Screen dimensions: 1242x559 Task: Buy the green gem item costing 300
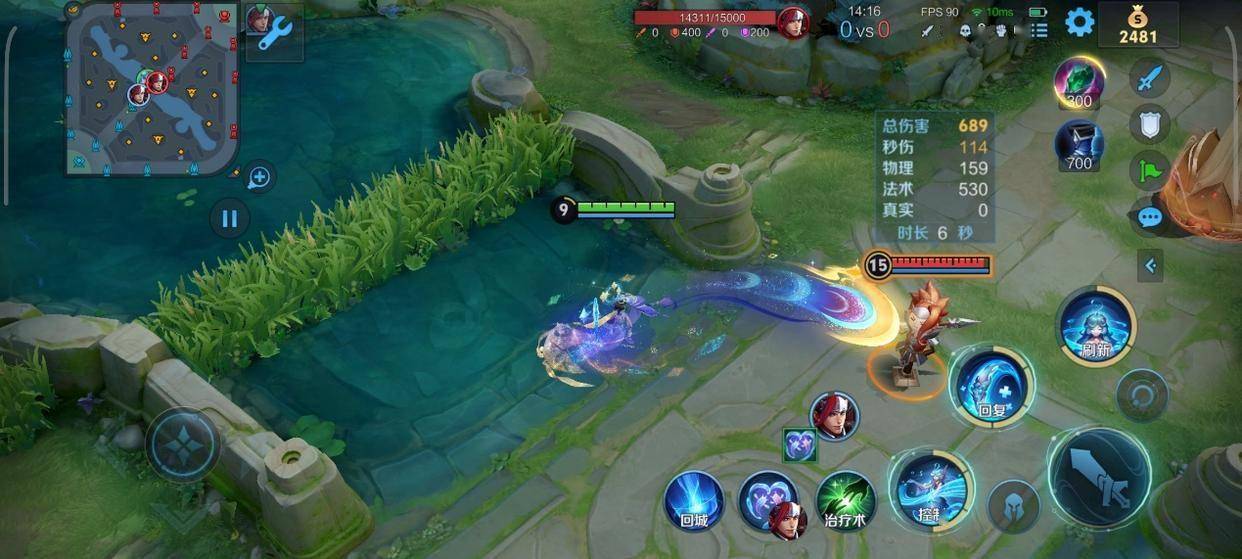click(1079, 82)
